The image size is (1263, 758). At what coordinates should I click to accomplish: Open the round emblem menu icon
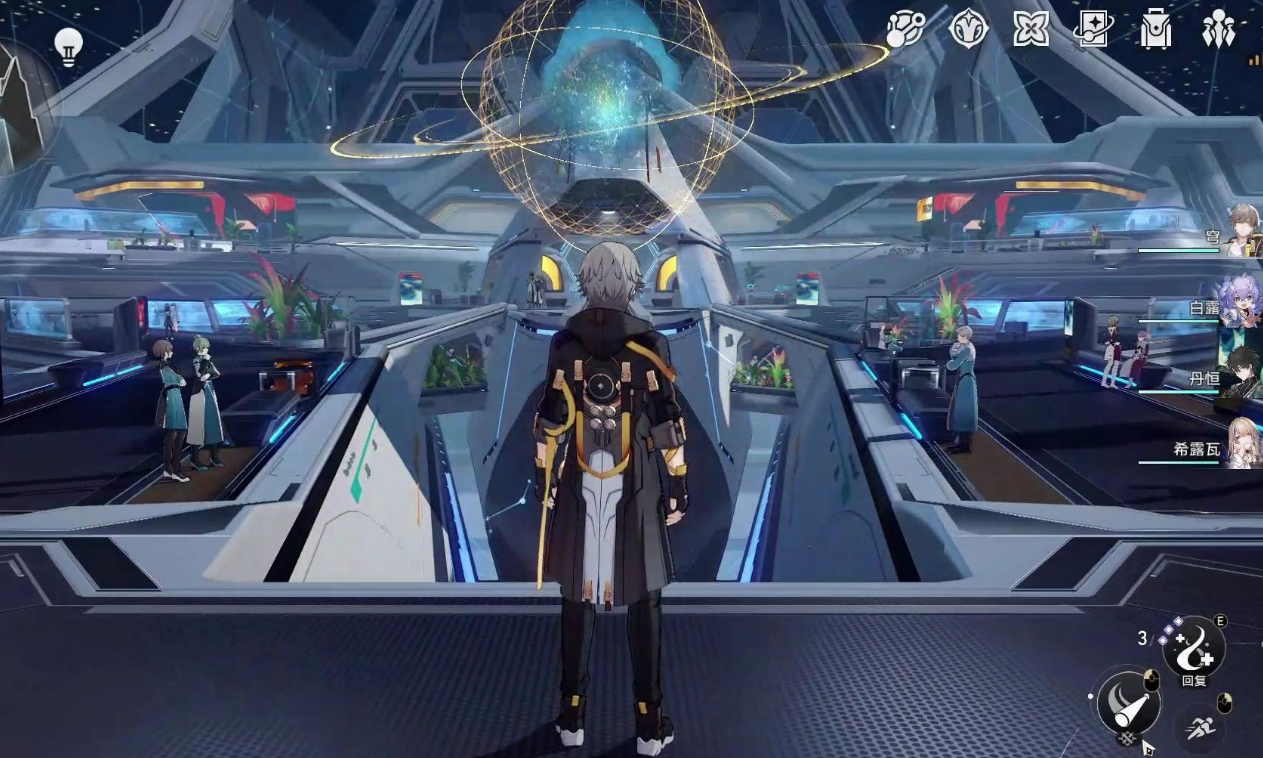[x=968, y=29]
